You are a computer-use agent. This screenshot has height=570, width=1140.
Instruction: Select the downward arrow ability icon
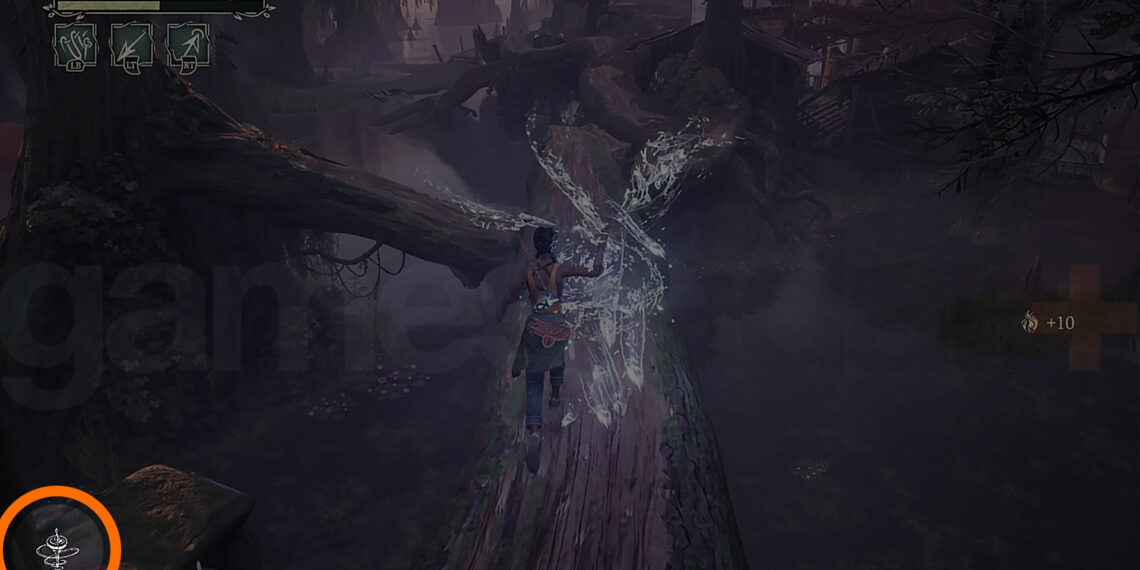(x=131, y=46)
